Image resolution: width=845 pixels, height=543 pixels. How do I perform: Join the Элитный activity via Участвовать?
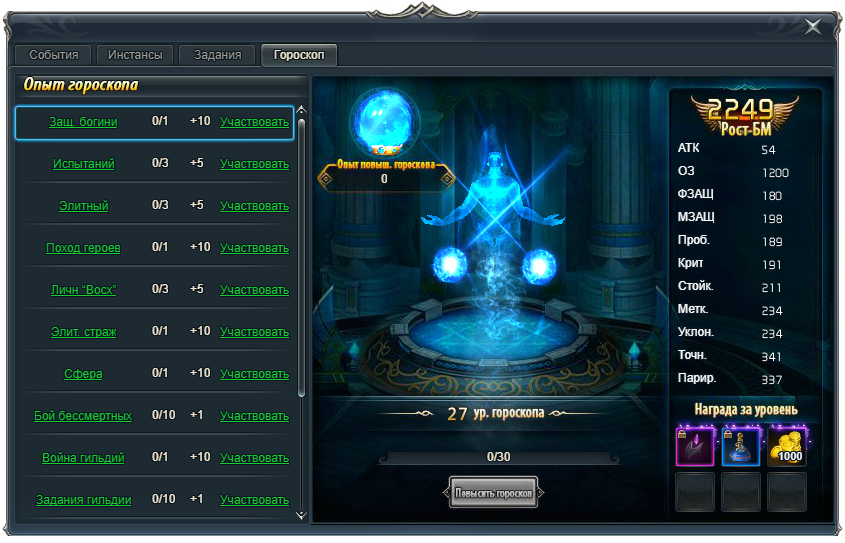tap(254, 206)
